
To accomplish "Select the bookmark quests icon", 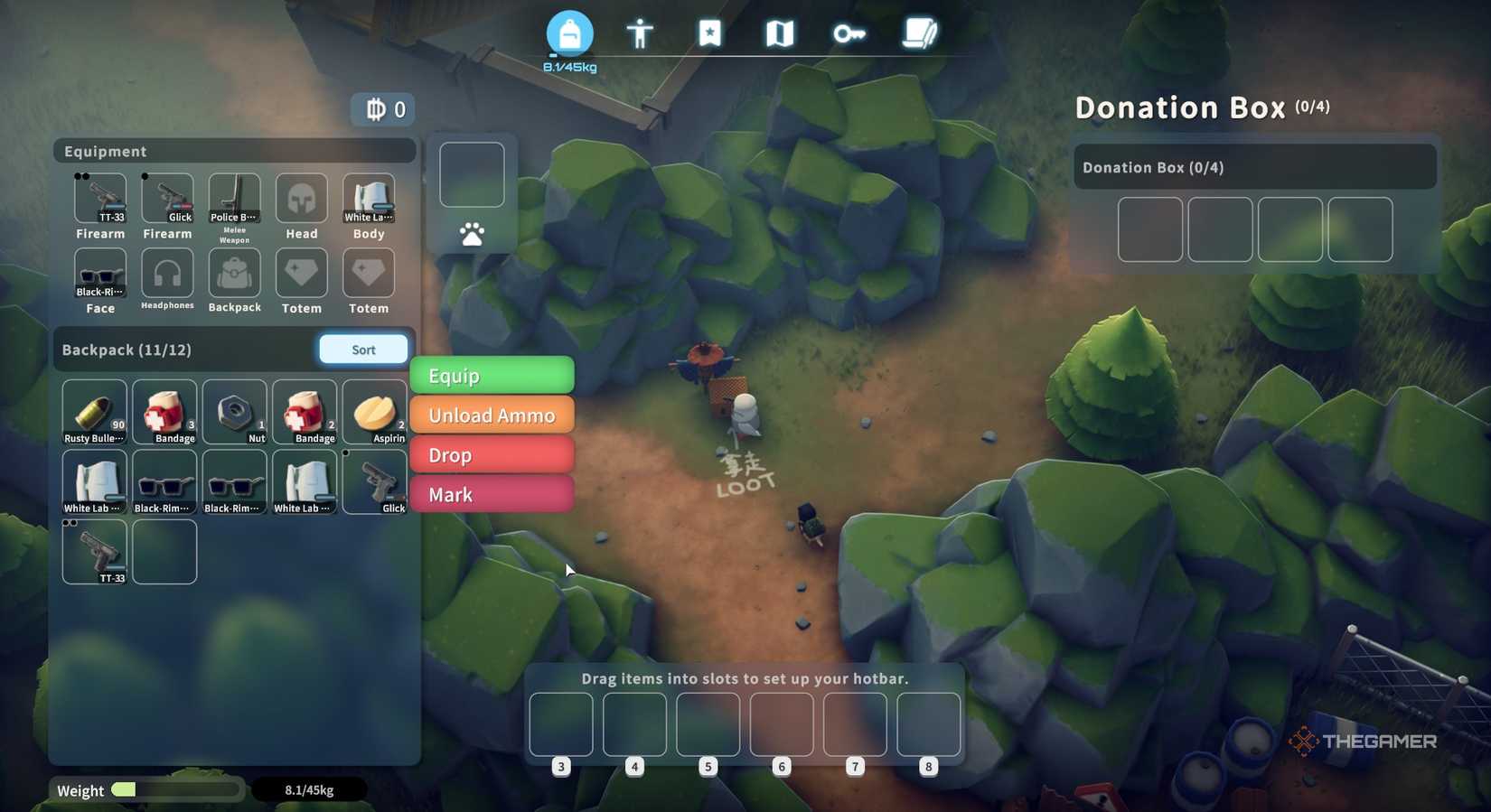I will (x=710, y=33).
